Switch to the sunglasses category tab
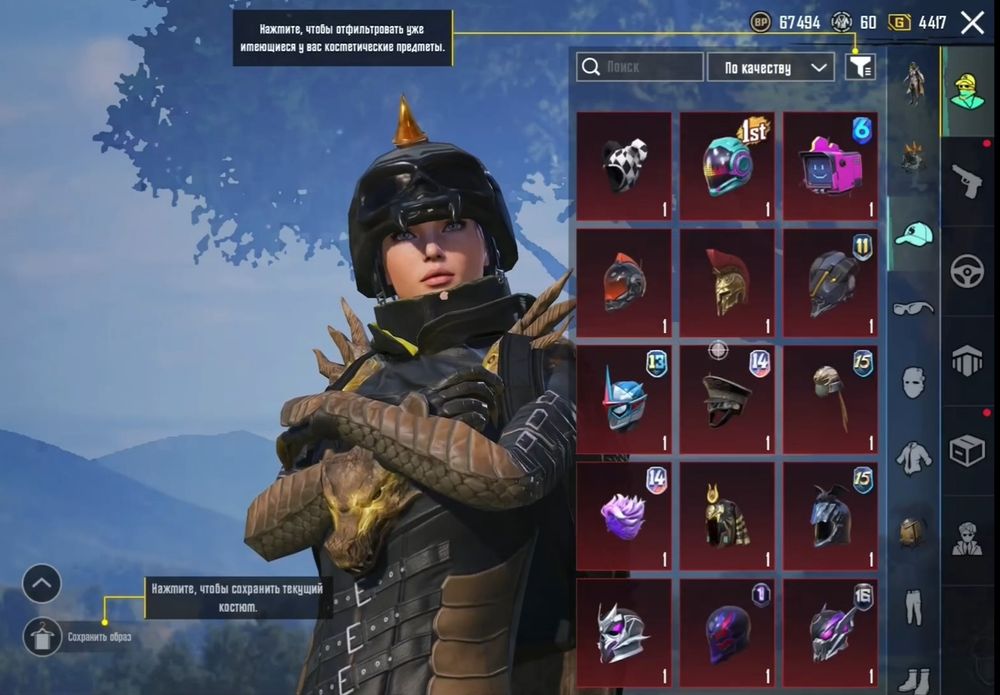Image resolution: width=1000 pixels, height=695 pixels. [x=914, y=307]
